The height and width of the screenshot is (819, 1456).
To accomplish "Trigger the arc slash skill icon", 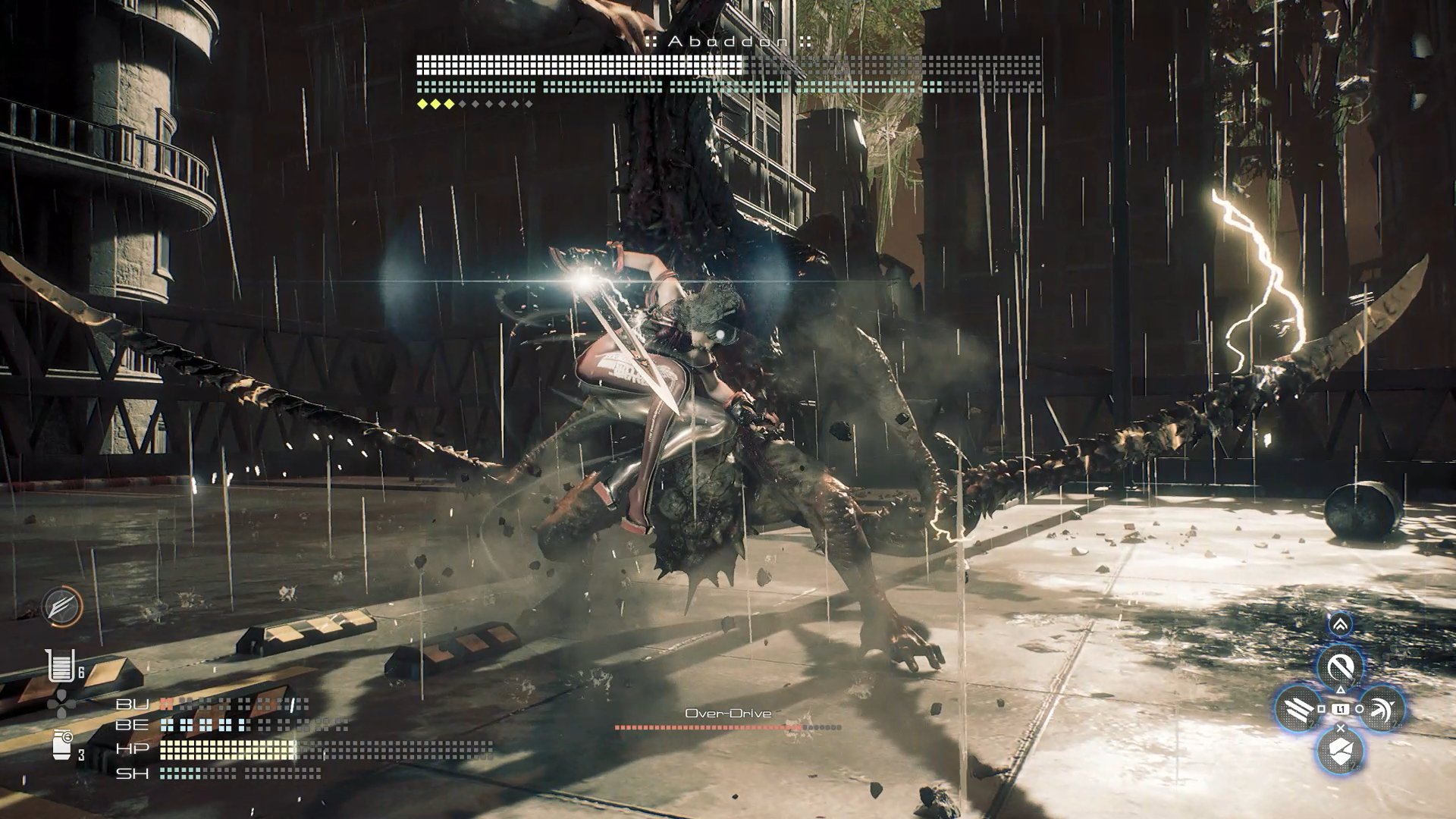I will click(1382, 708).
